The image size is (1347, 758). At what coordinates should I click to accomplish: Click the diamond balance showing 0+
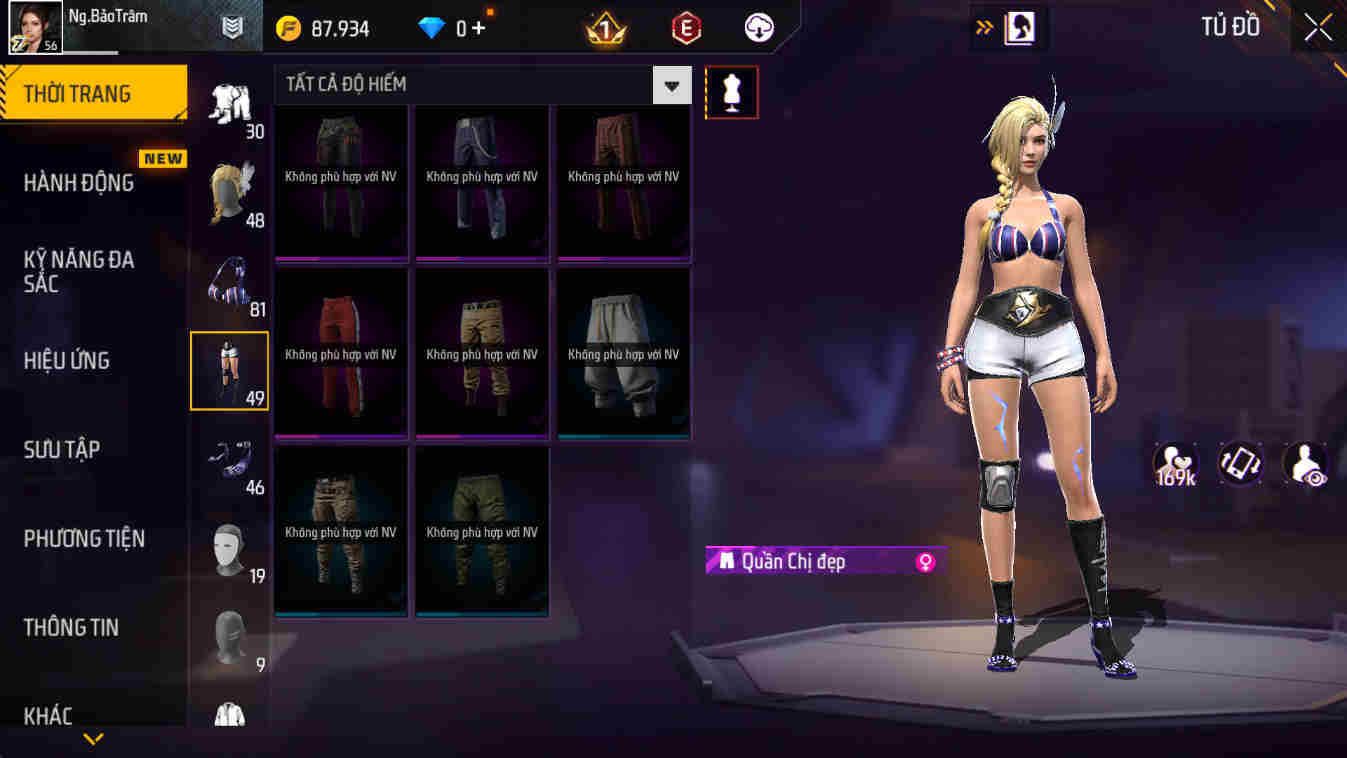click(450, 27)
